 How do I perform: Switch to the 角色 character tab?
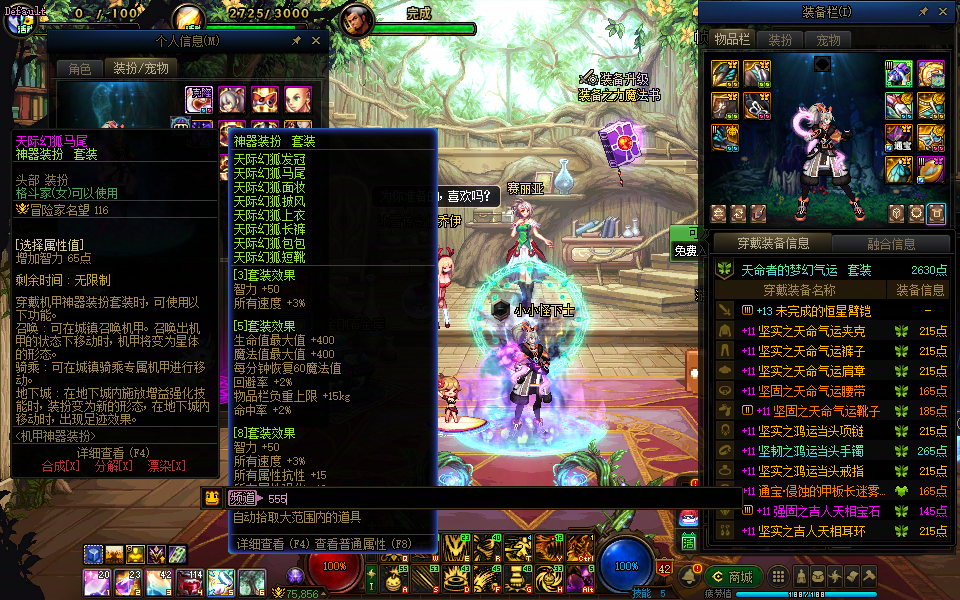point(80,68)
